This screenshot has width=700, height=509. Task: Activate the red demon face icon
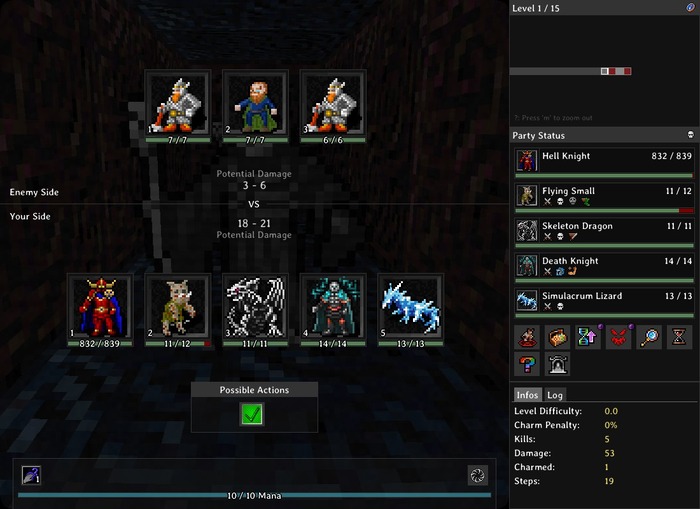pos(619,337)
